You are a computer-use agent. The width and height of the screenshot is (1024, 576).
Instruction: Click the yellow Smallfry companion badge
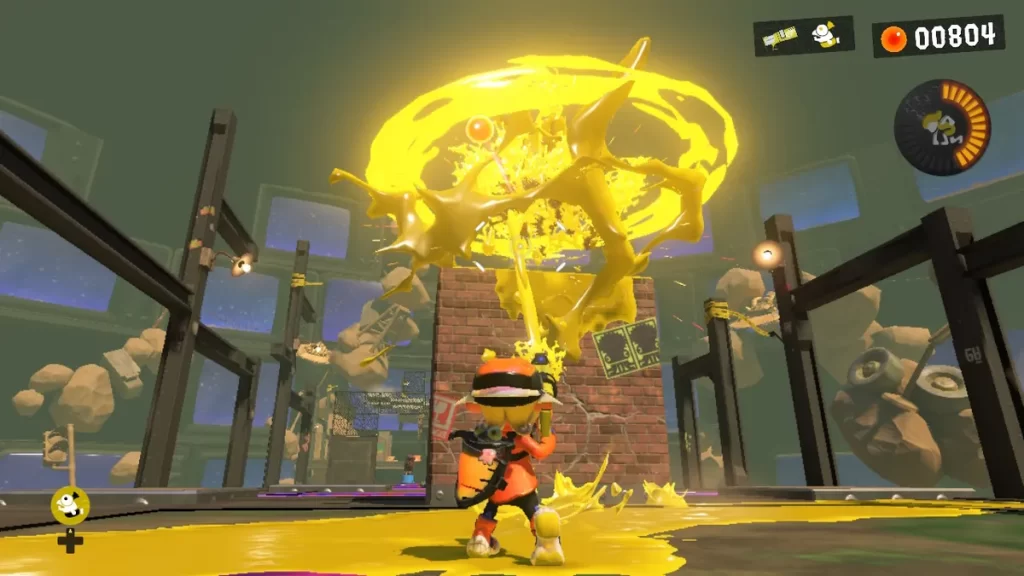coord(70,505)
